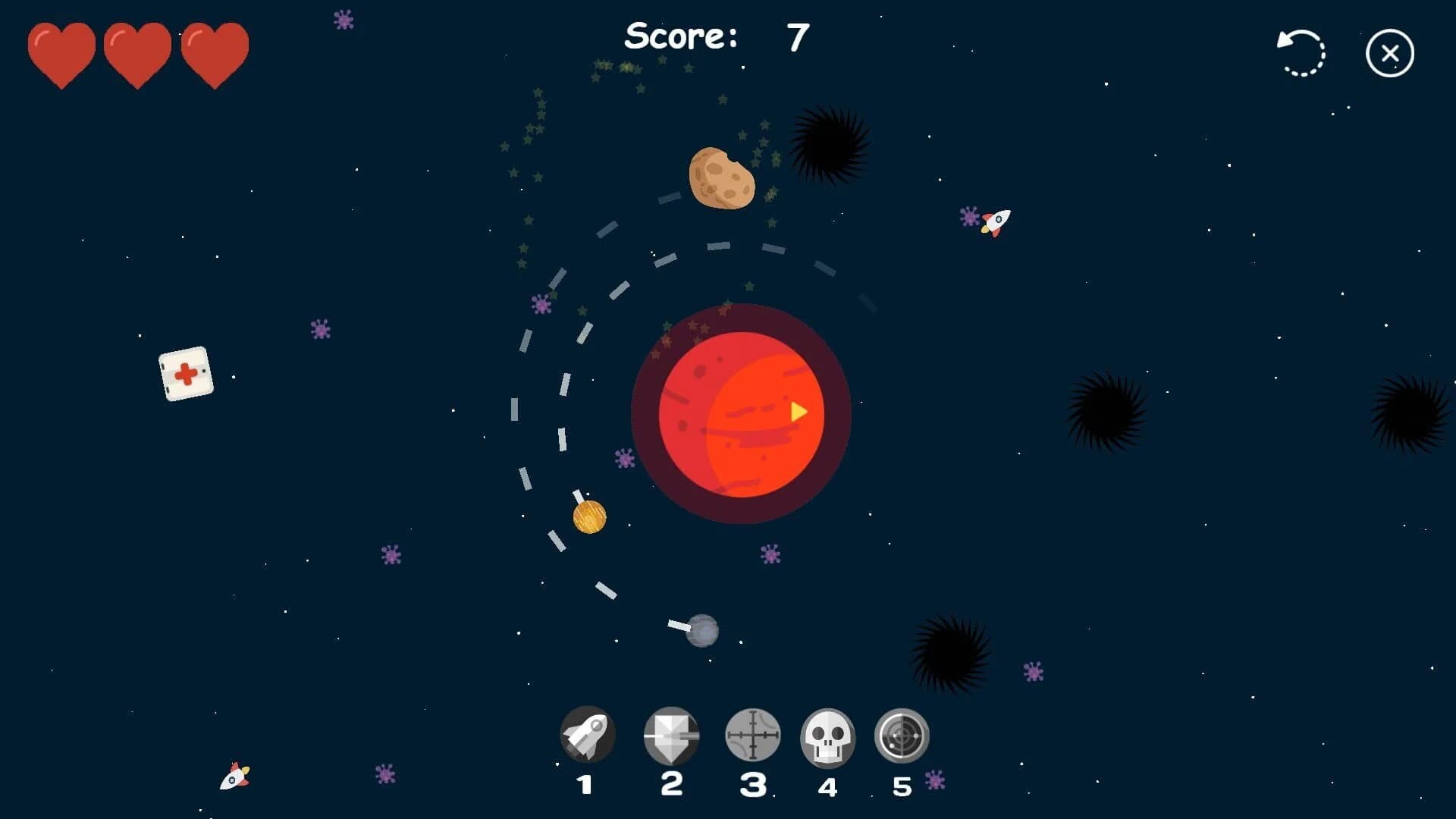The height and width of the screenshot is (819, 1456).
Task: Click the yellow play arrow on the red planet
Action: [797, 412]
